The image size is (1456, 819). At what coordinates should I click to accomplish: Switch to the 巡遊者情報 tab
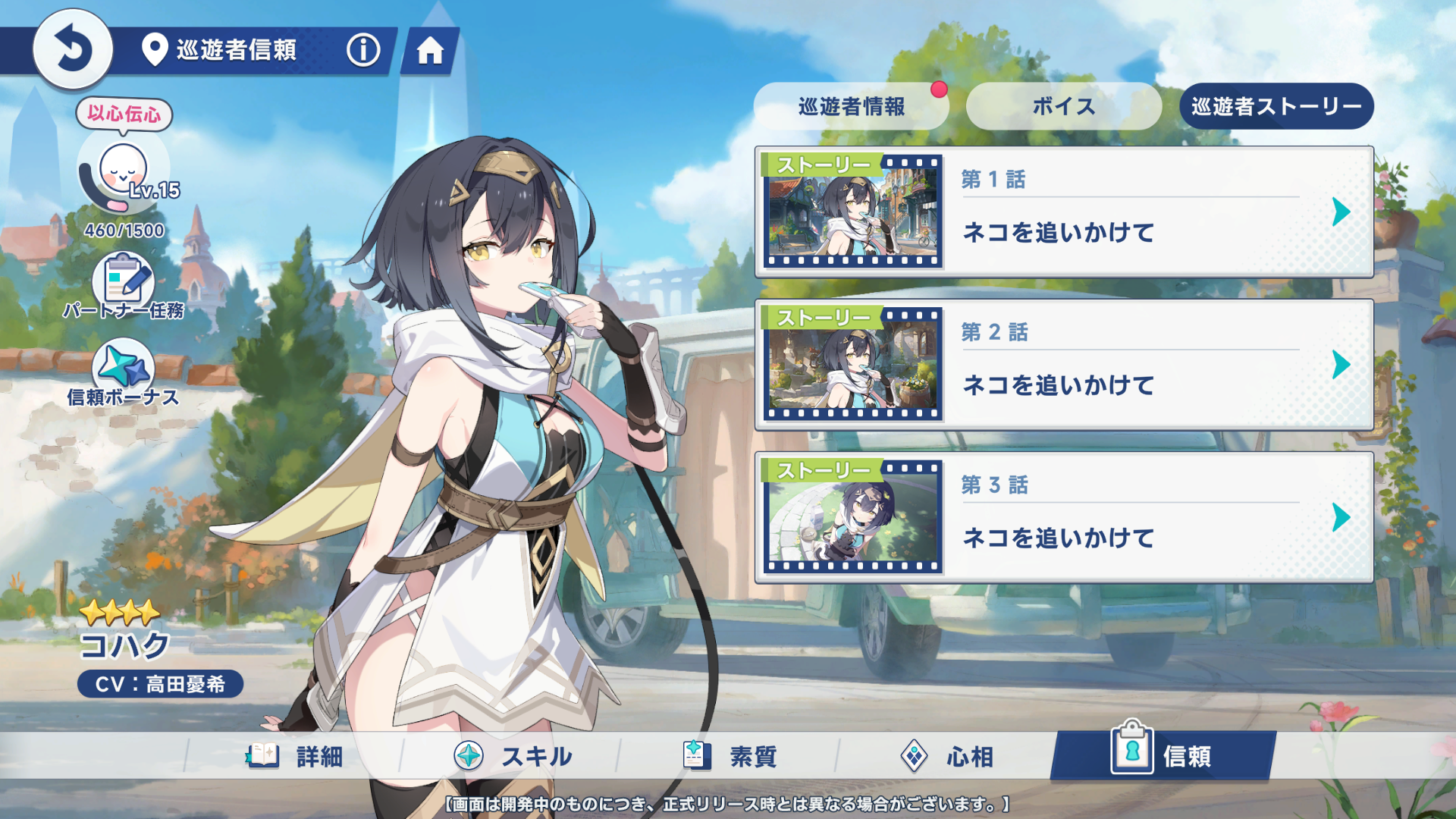[x=851, y=106]
